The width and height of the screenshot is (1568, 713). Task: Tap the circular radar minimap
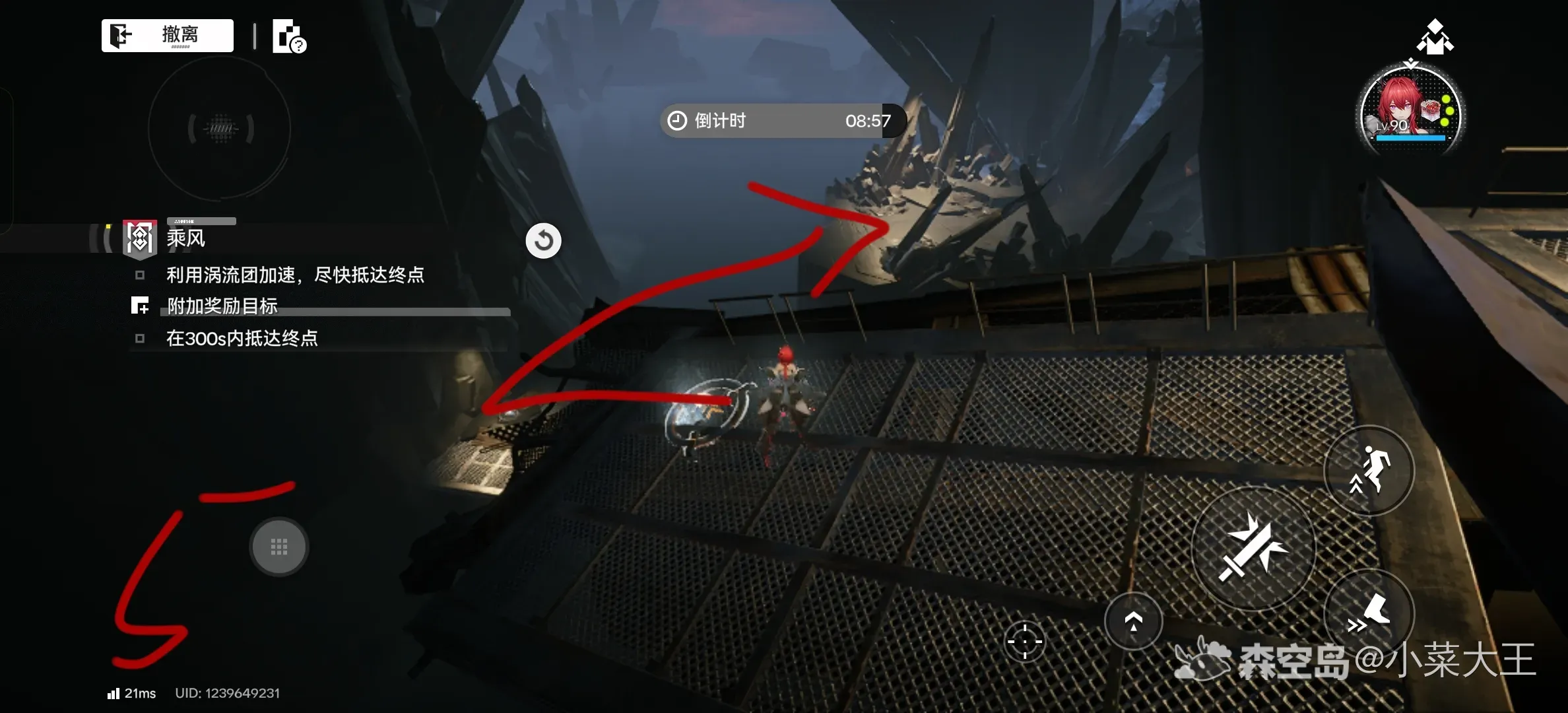tap(220, 128)
